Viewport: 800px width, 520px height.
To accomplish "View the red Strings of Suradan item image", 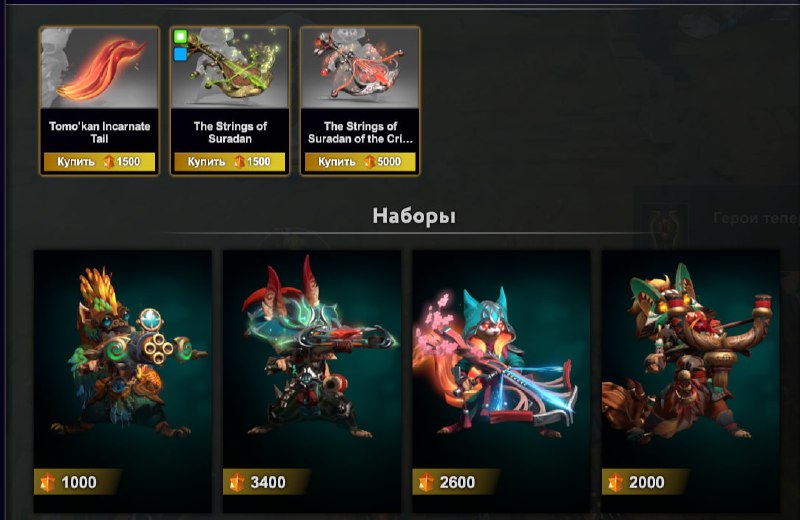I will tap(359, 68).
